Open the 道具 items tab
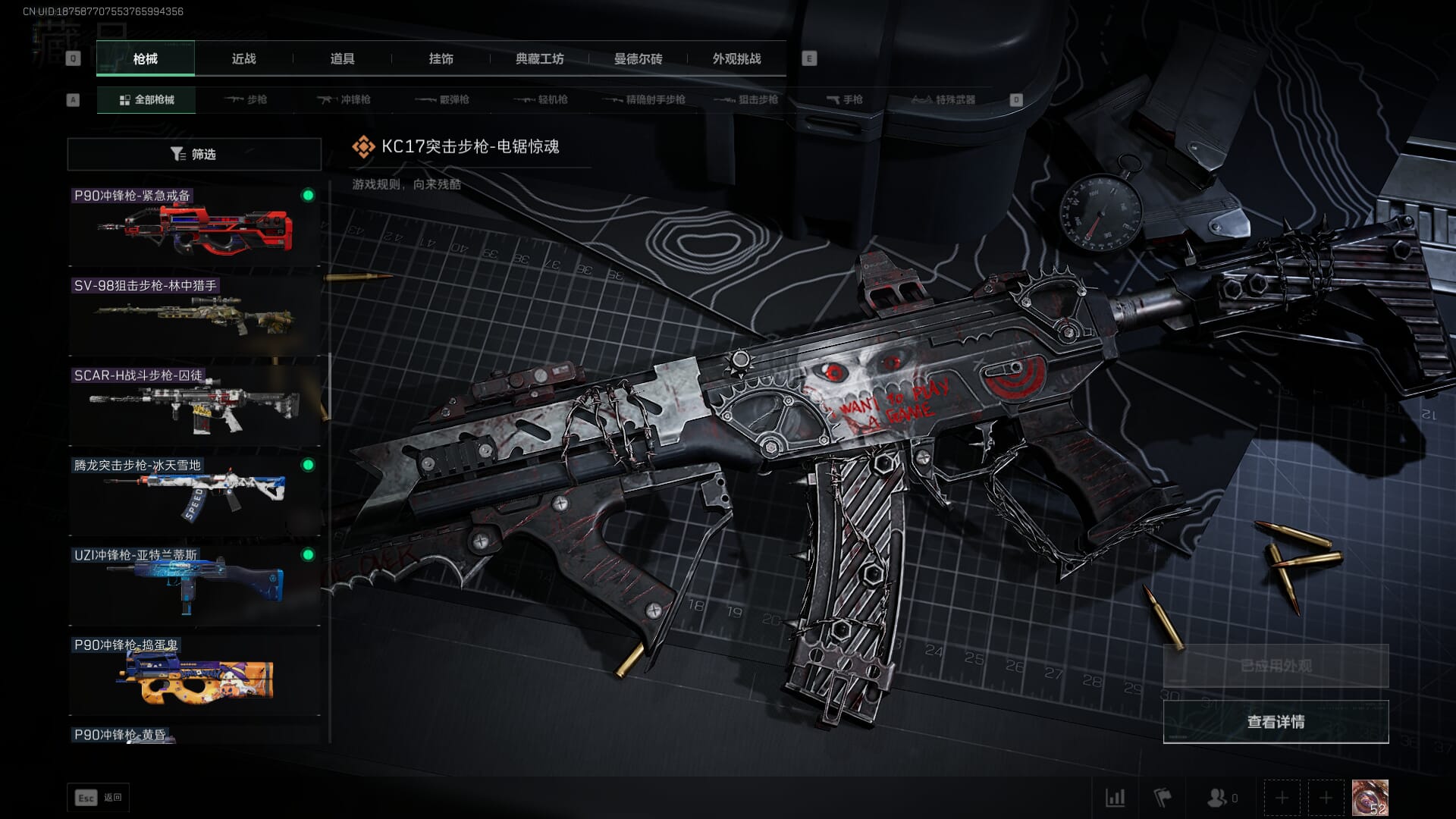 (x=342, y=58)
